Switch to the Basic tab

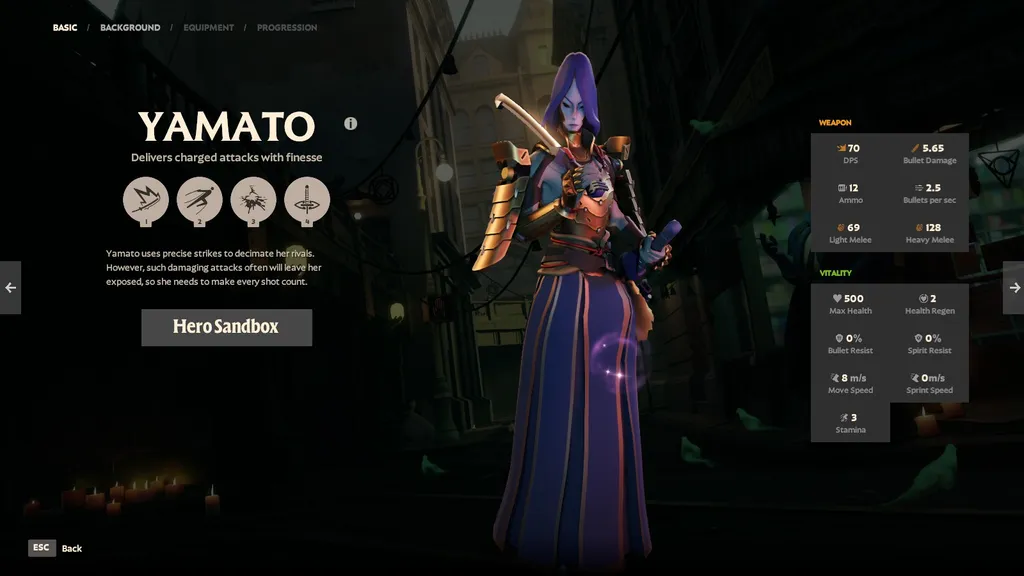65,28
